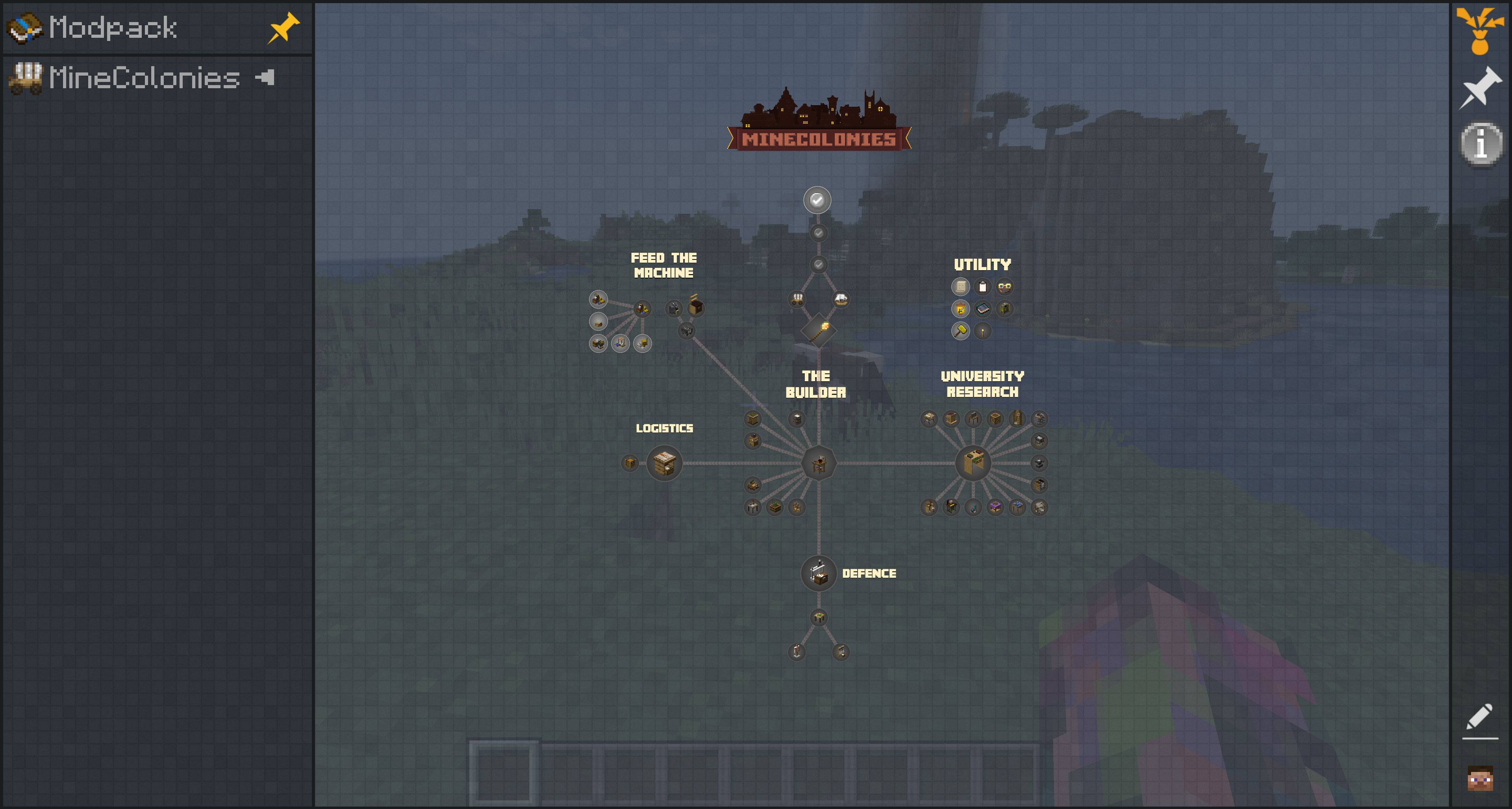
Task: Select the Defence quest icon
Action: tap(818, 573)
